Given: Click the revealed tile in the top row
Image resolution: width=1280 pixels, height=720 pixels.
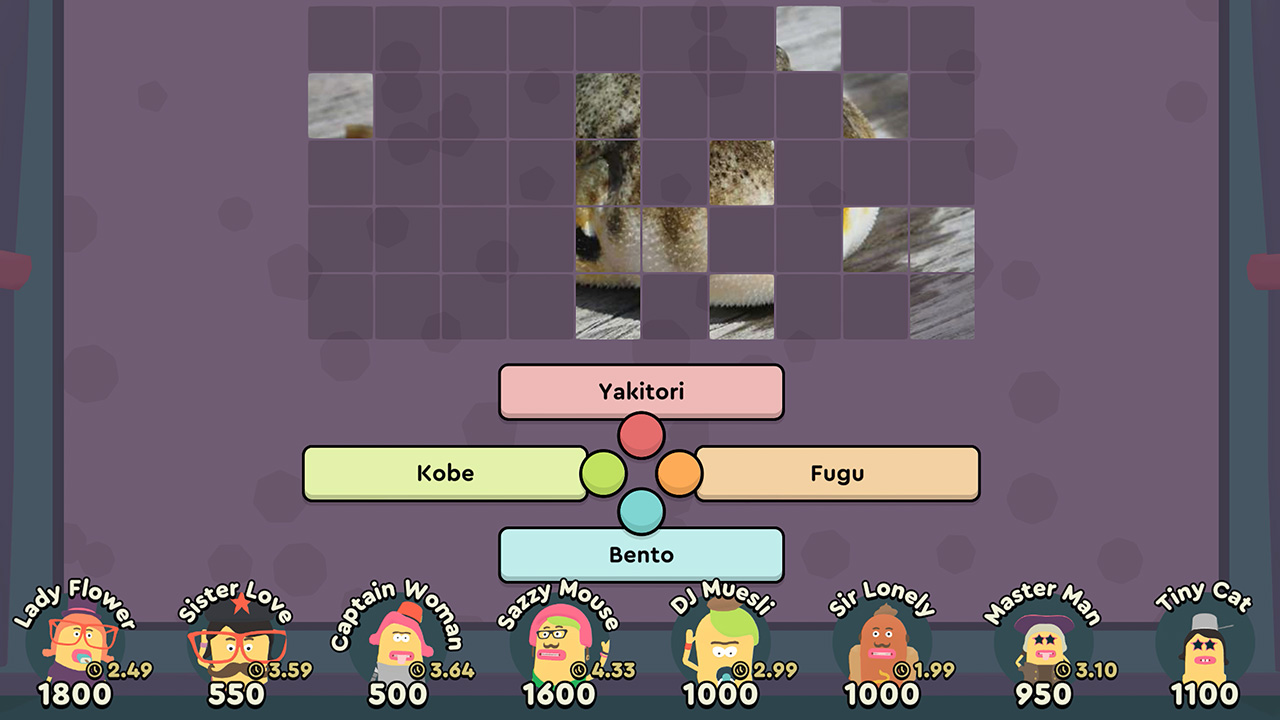Looking at the screenshot, I should pos(807,40).
